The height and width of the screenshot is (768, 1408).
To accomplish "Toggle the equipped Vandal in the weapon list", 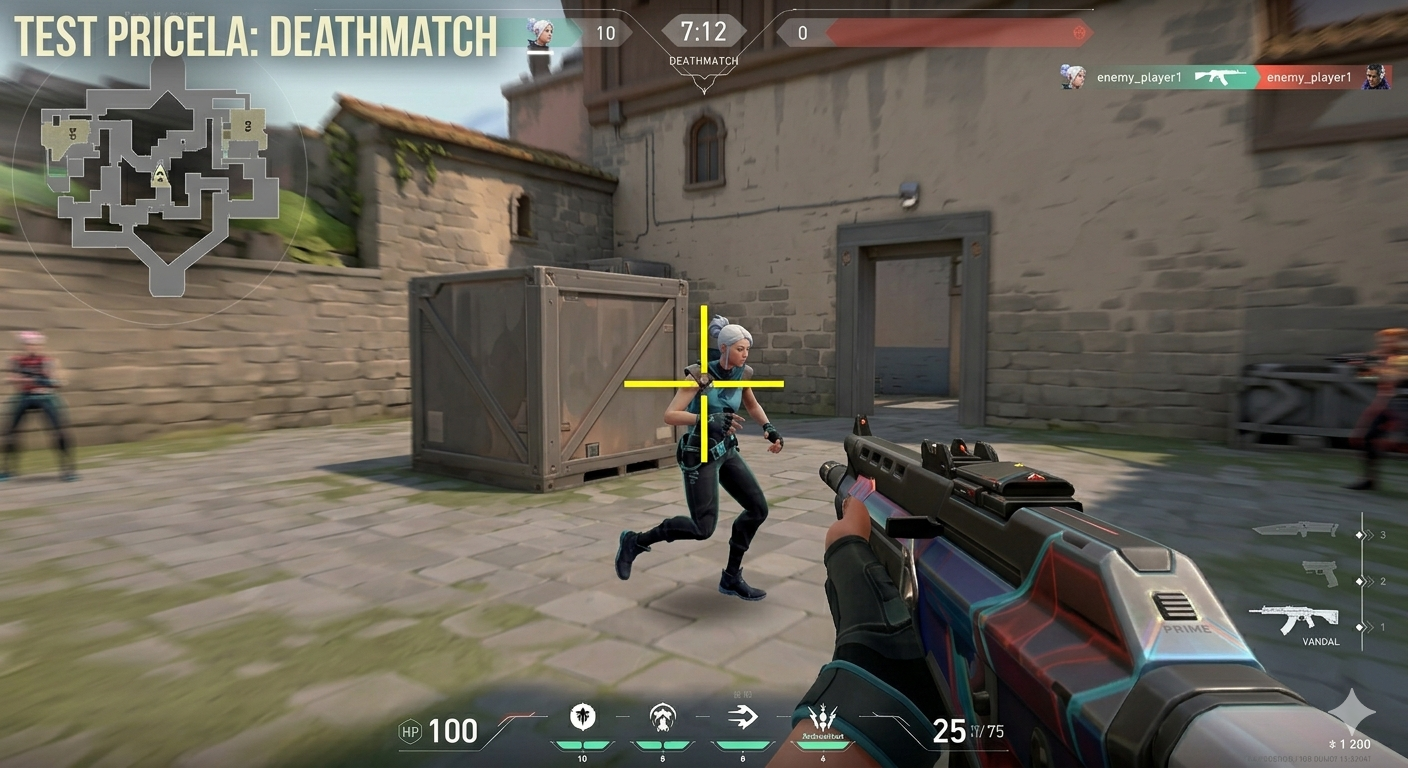I will [1299, 619].
